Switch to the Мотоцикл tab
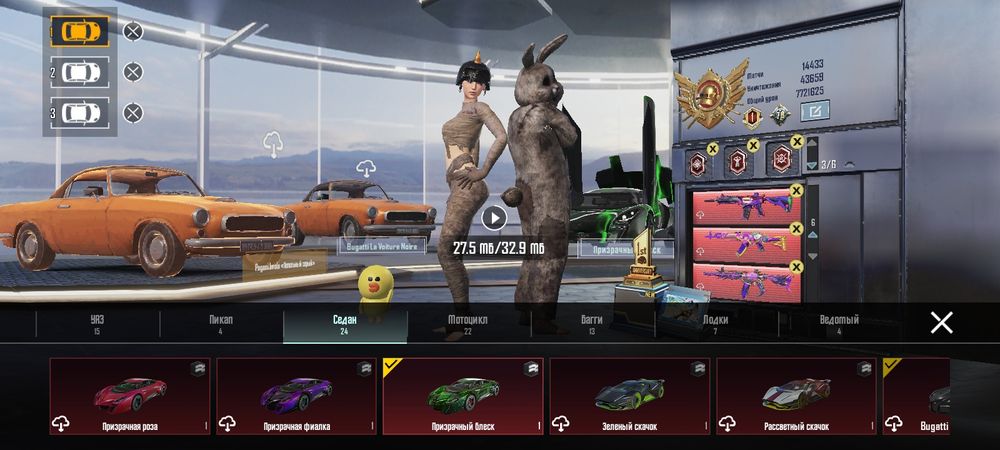 click(x=468, y=324)
